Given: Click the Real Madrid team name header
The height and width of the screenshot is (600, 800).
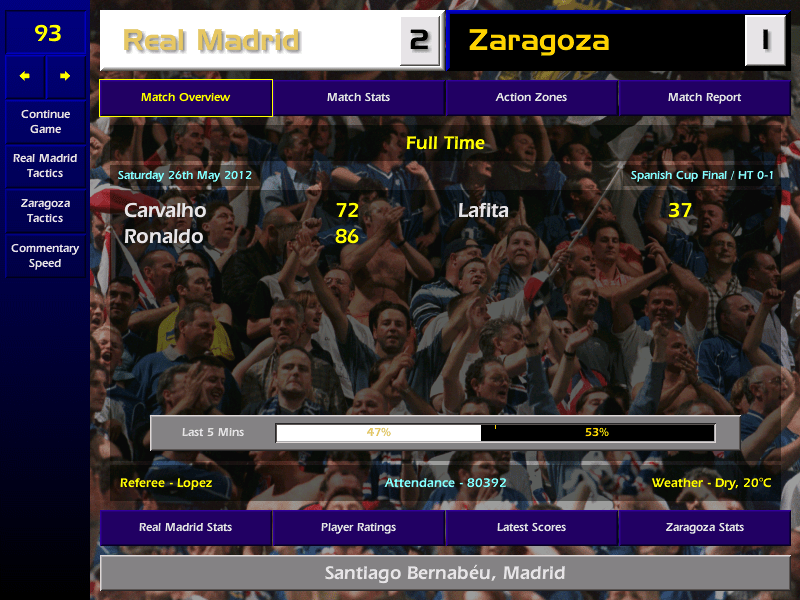Looking at the screenshot, I should pyautogui.click(x=212, y=41).
